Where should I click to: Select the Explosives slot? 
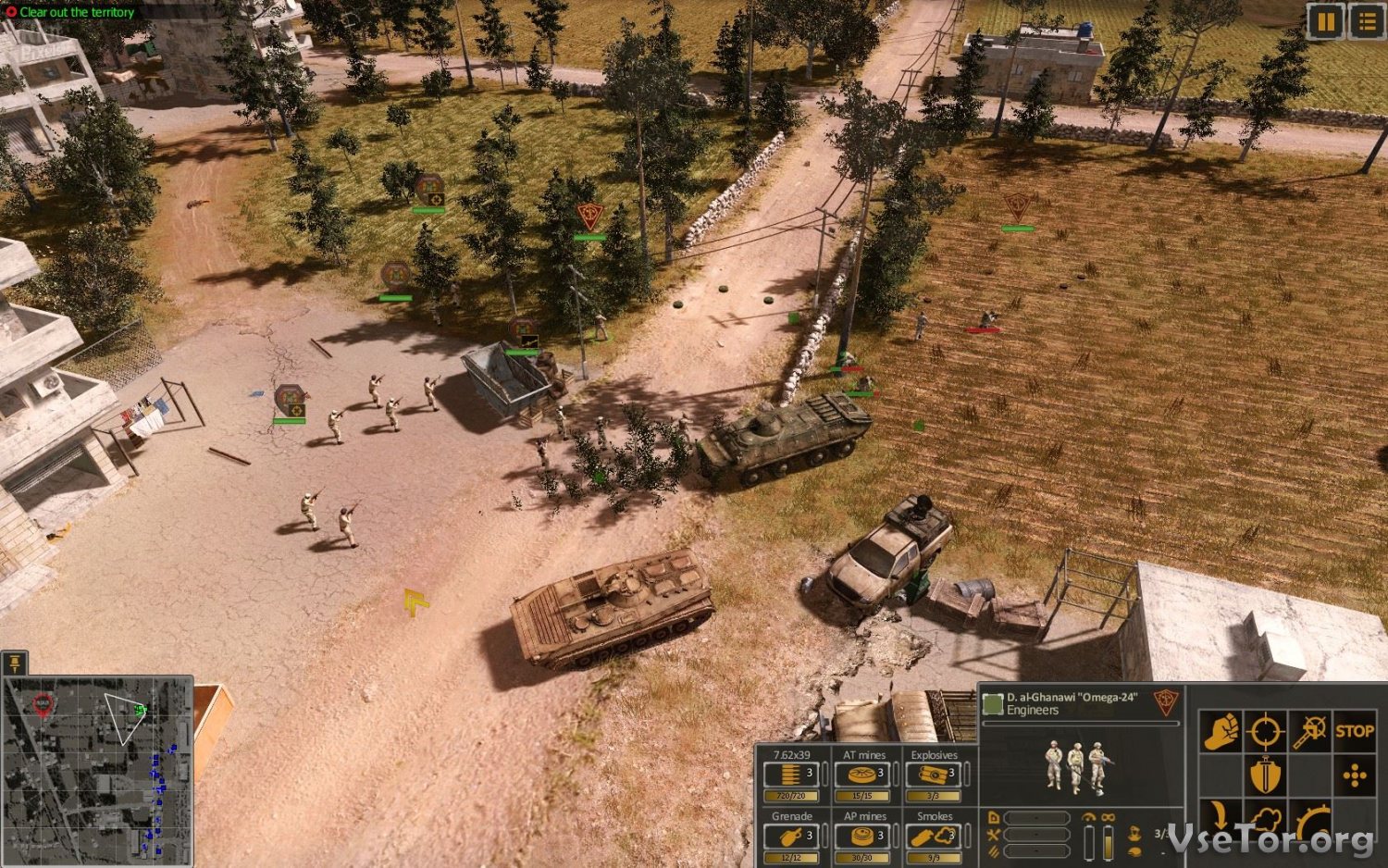pyautogui.click(x=934, y=775)
